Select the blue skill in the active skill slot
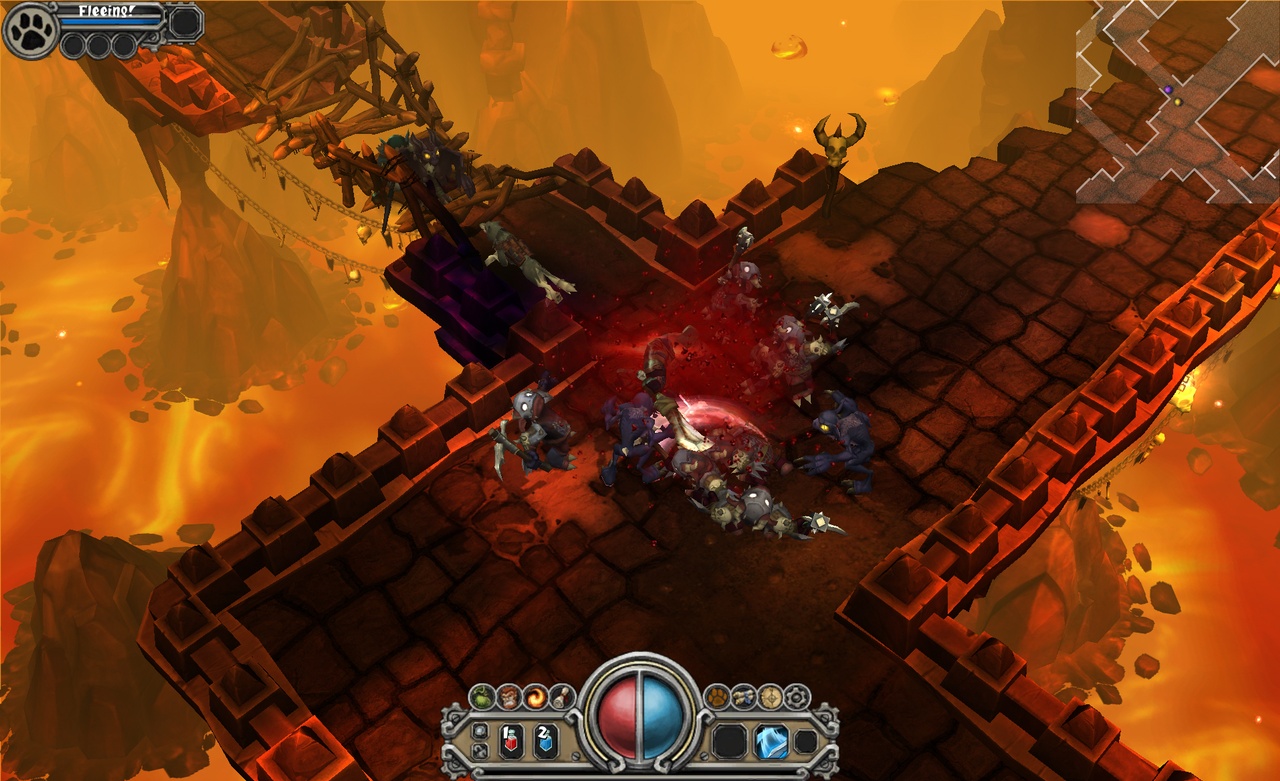Viewport: 1280px width, 781px height. 772,742
